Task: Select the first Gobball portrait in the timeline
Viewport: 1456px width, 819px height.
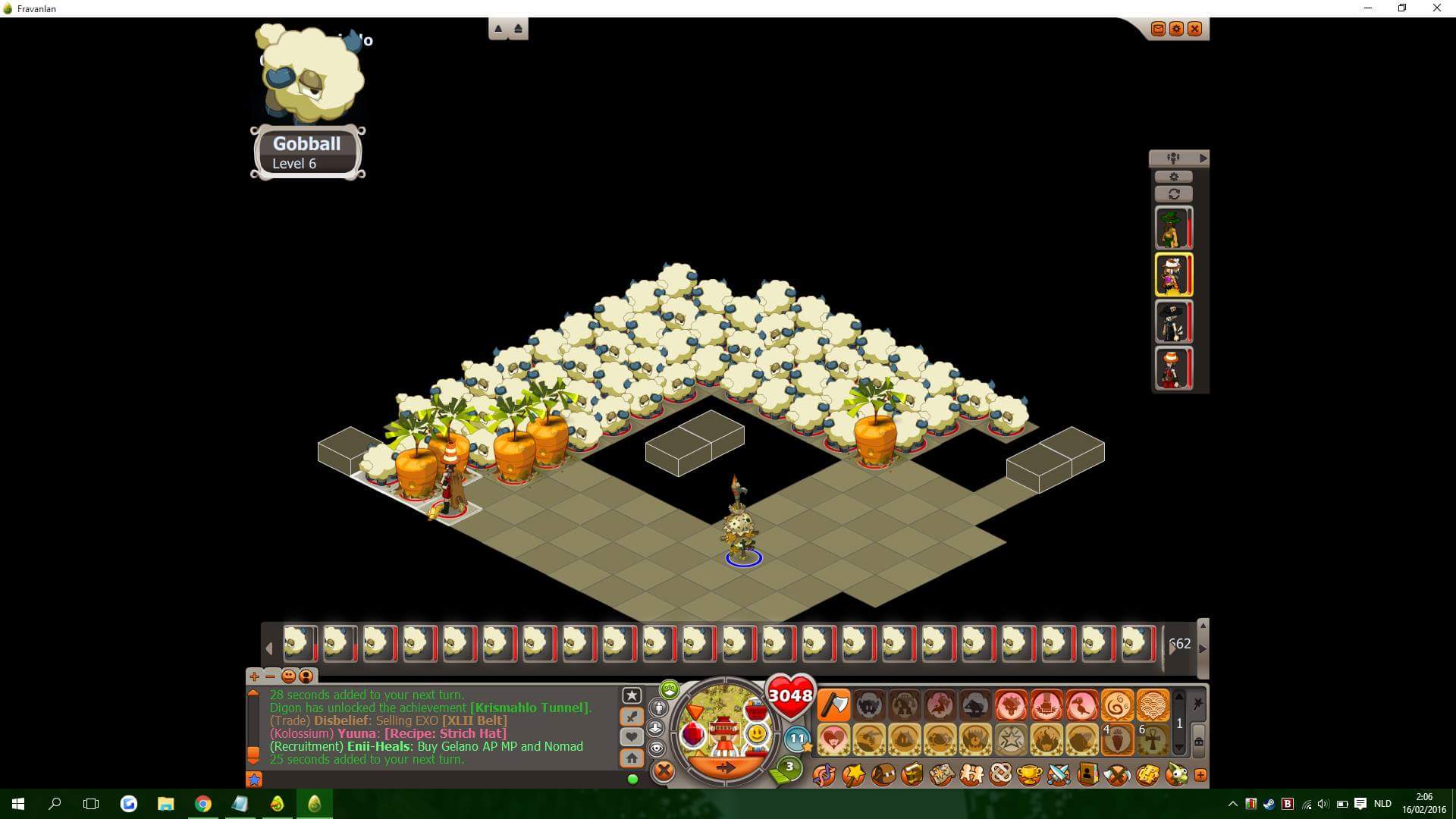Action: 300,644
